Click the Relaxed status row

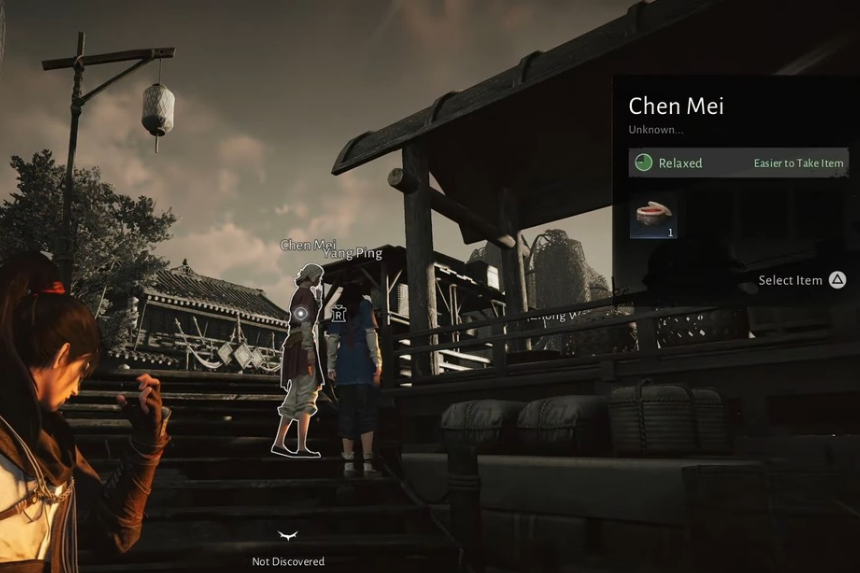(739, 163)
